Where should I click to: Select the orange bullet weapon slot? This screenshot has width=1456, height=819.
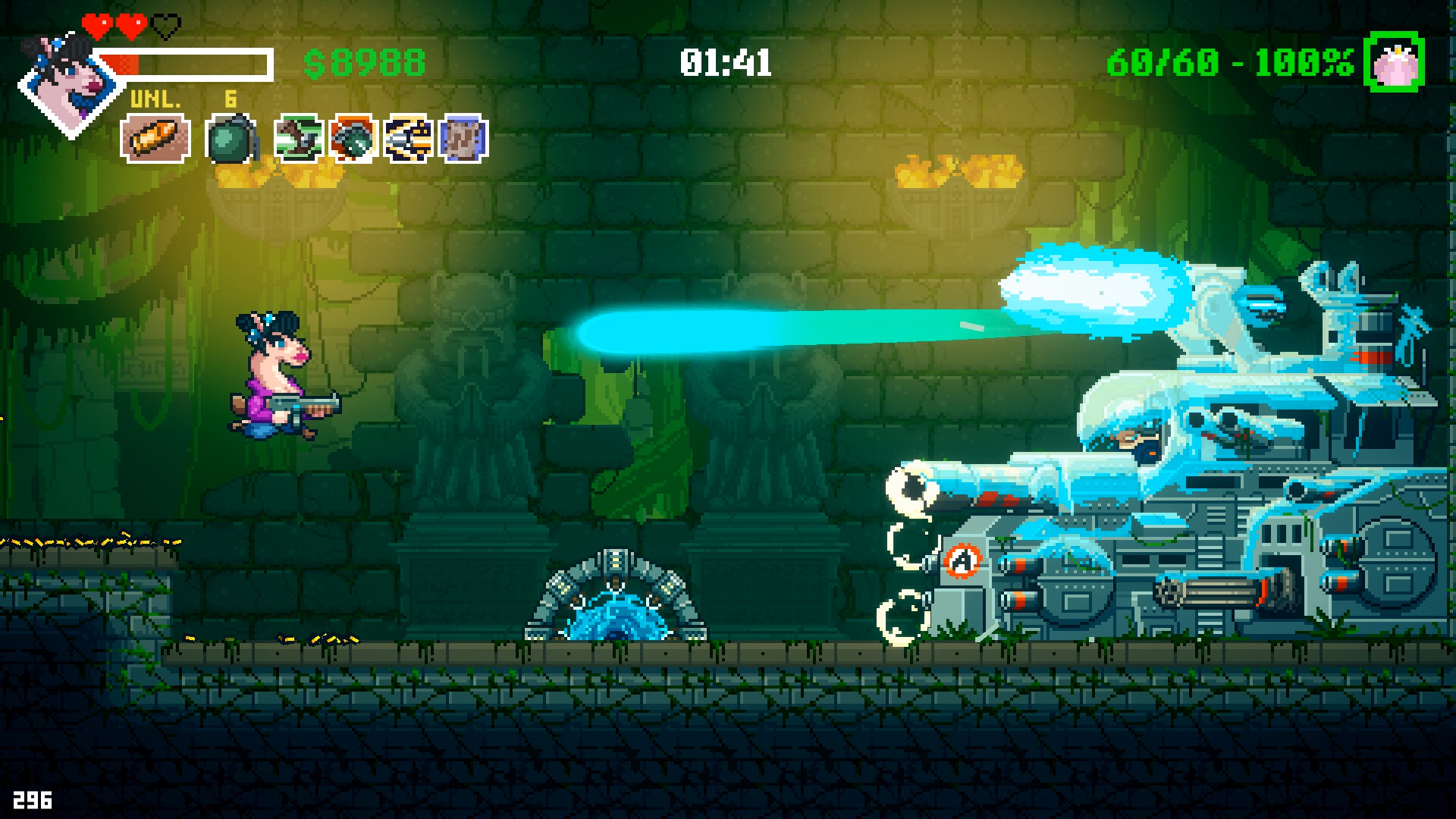pos(155,139)
